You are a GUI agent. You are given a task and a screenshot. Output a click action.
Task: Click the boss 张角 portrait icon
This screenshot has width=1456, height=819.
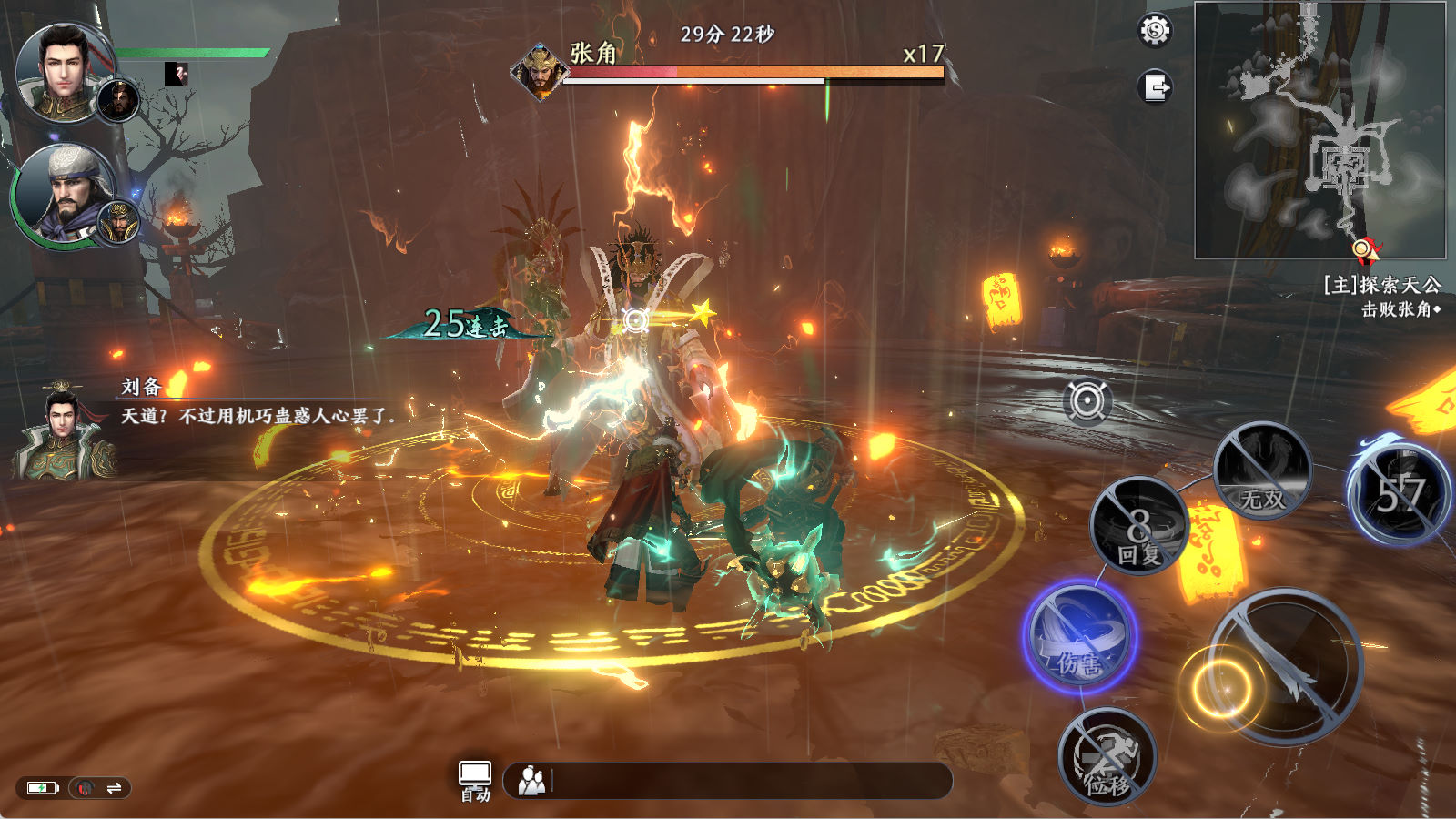pyautogui.click(x=540, y=71)
